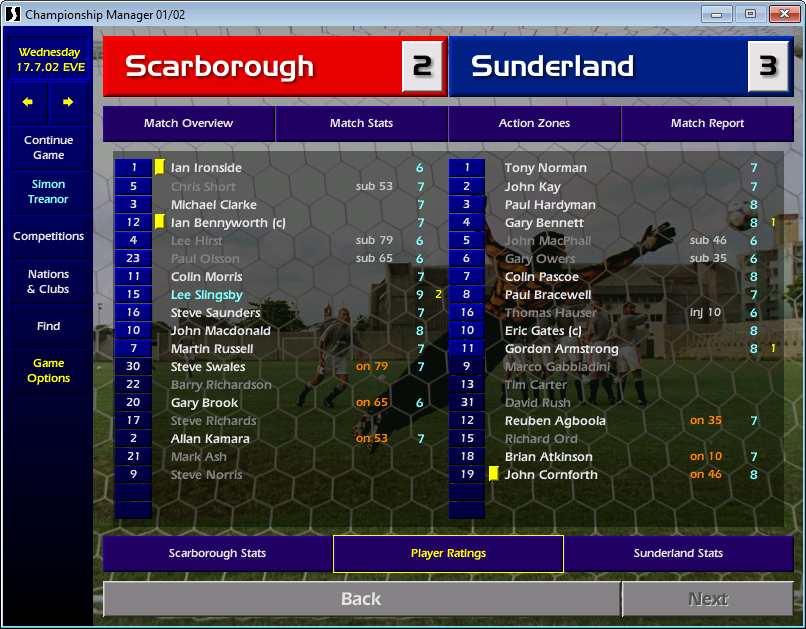
Task: Click the yellow left arrow button
Action: tap(28, 102)
